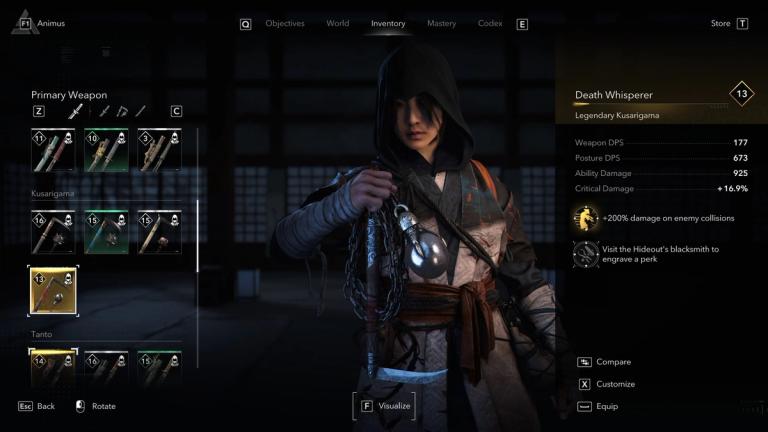
Task: Select the gold Death Whisperer kusarigama slot
Action: click(x=52, y=289)
